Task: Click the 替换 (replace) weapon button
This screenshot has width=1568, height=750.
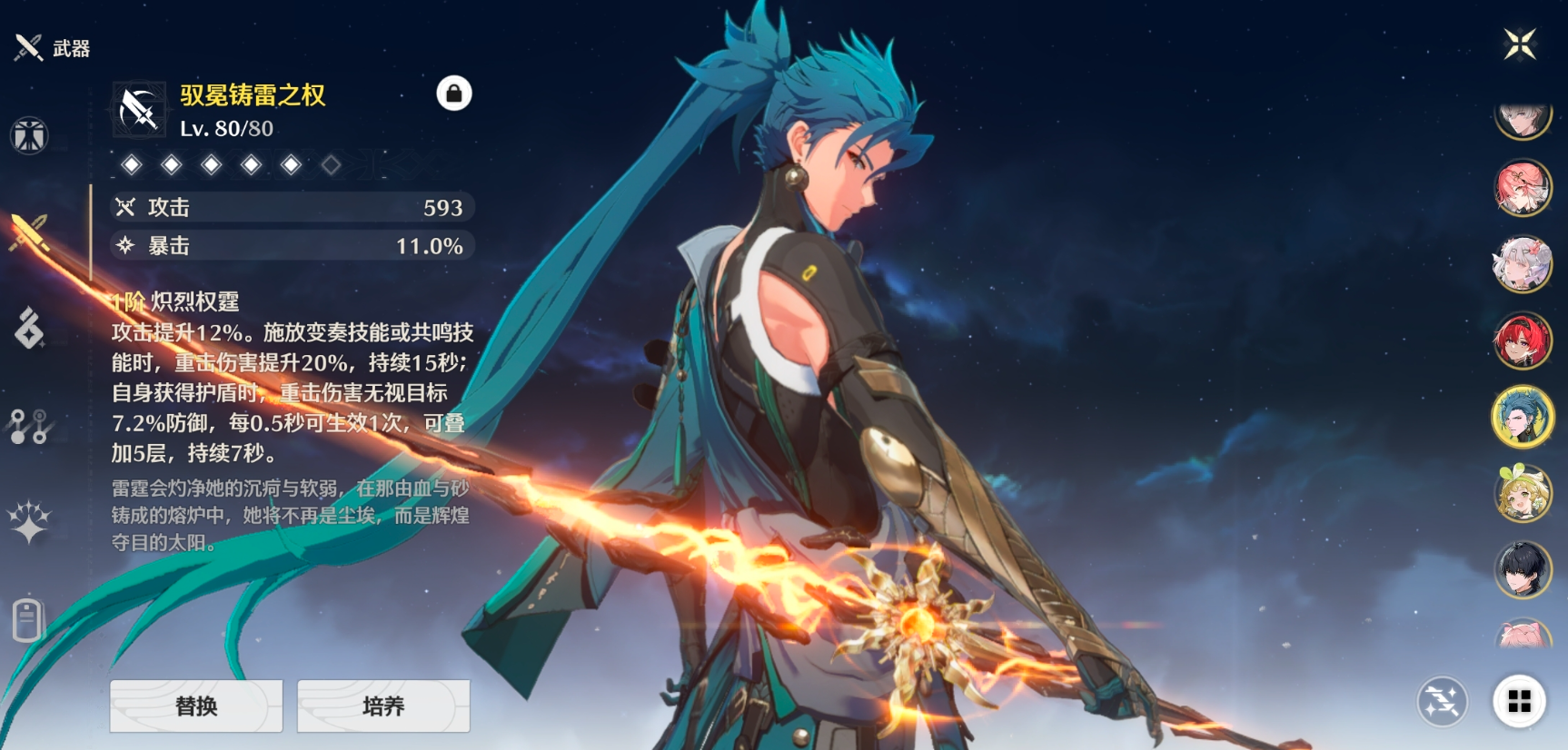Action: [196, 706]
